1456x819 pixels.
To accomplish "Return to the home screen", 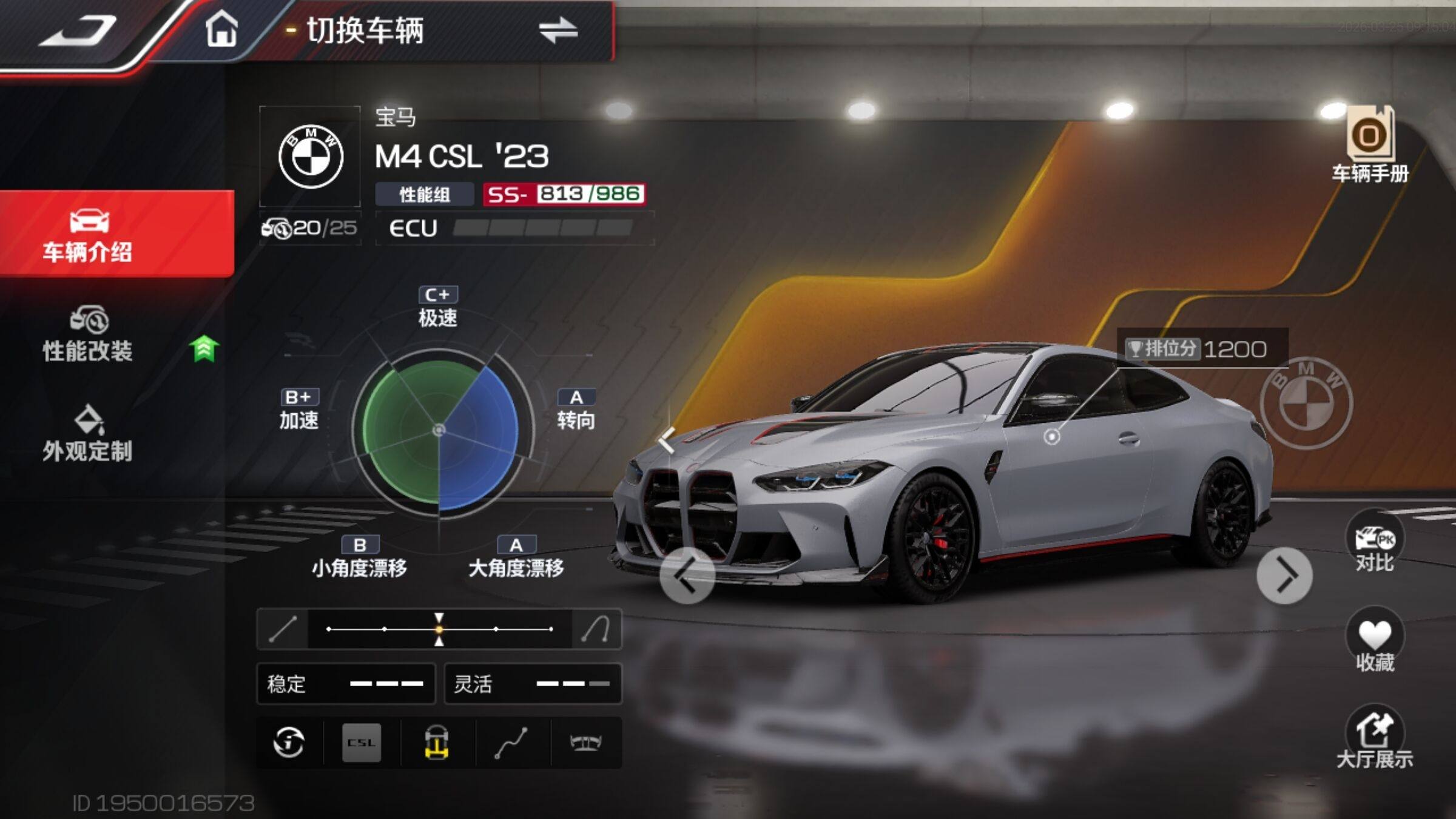I will pos(221,29).
